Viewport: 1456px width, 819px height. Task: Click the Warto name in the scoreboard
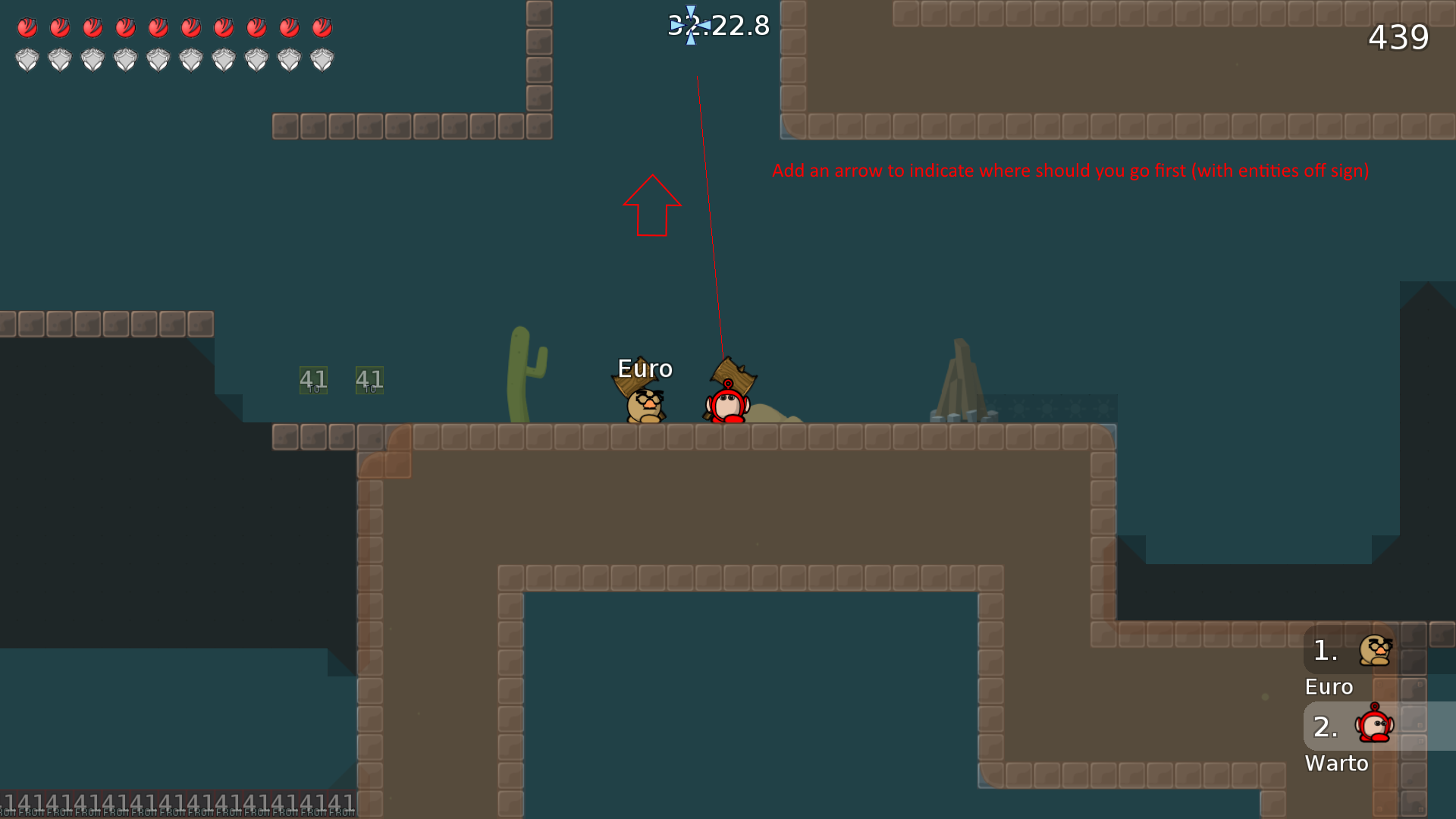tap(1337, 764)
